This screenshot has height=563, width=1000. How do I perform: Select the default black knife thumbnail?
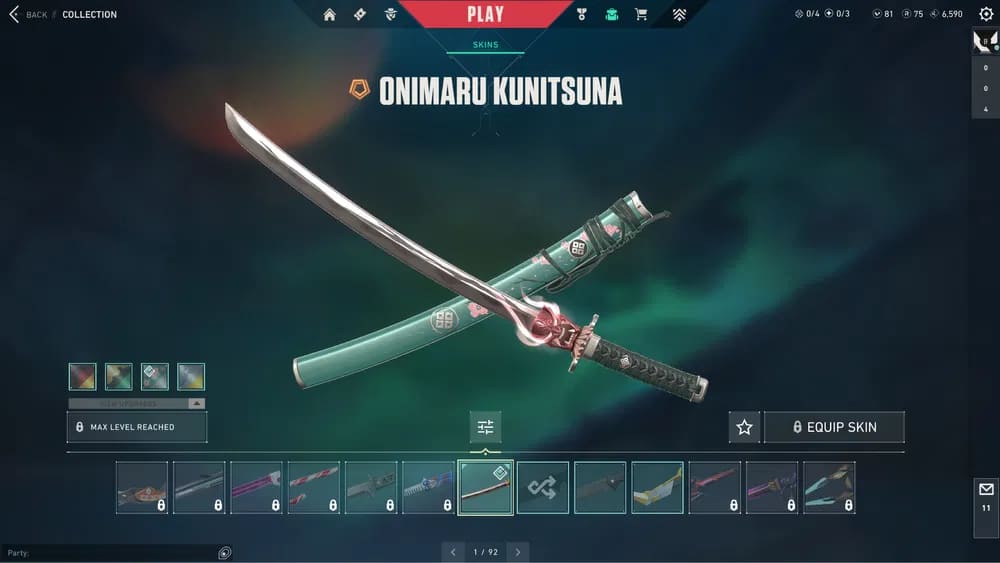pyautogui.click(x=600, y=487)
